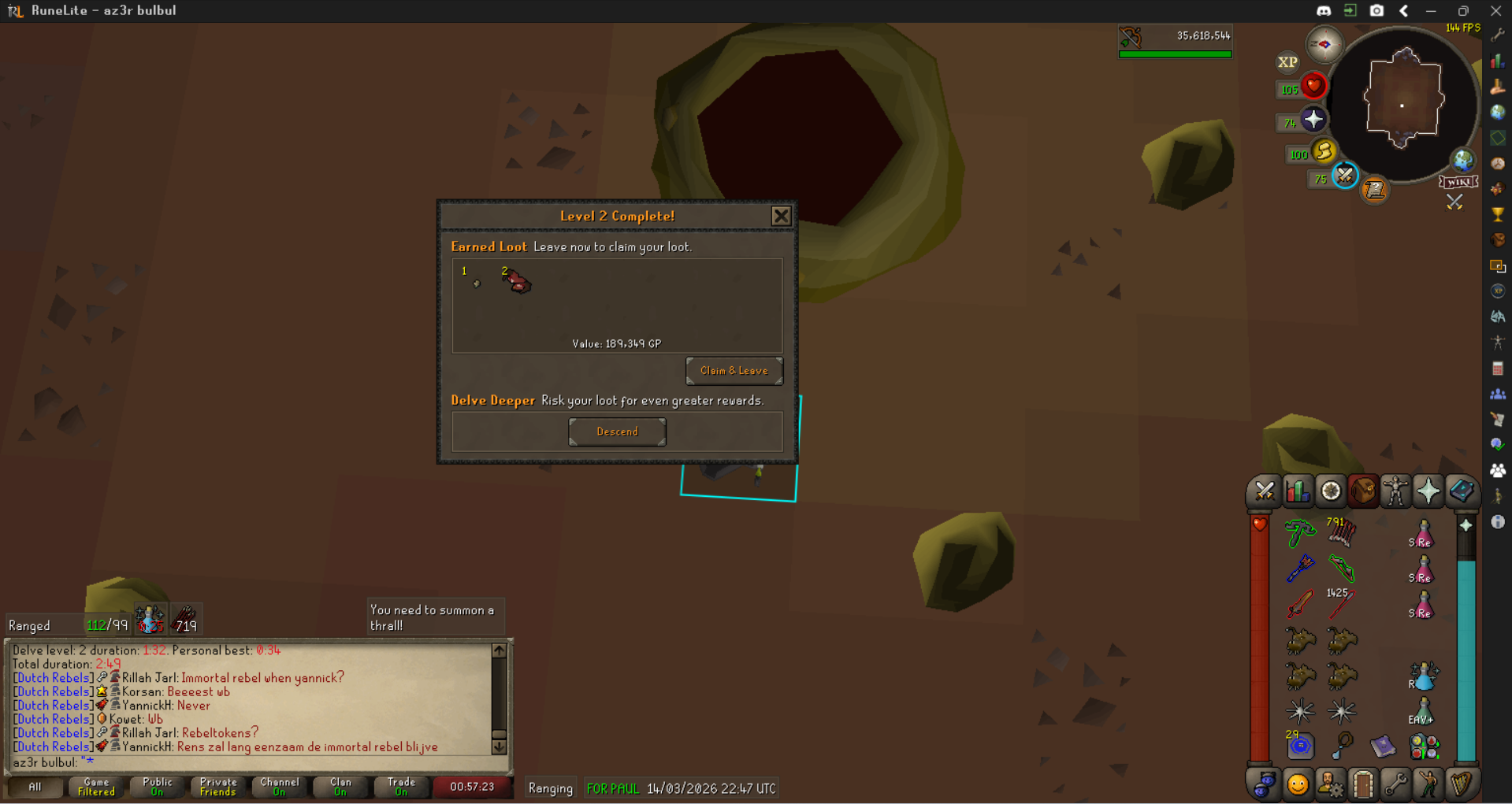This screenshot has height=804, width=1512.
Task: Click the compass to face north
Action: [x=1324, y=44]
